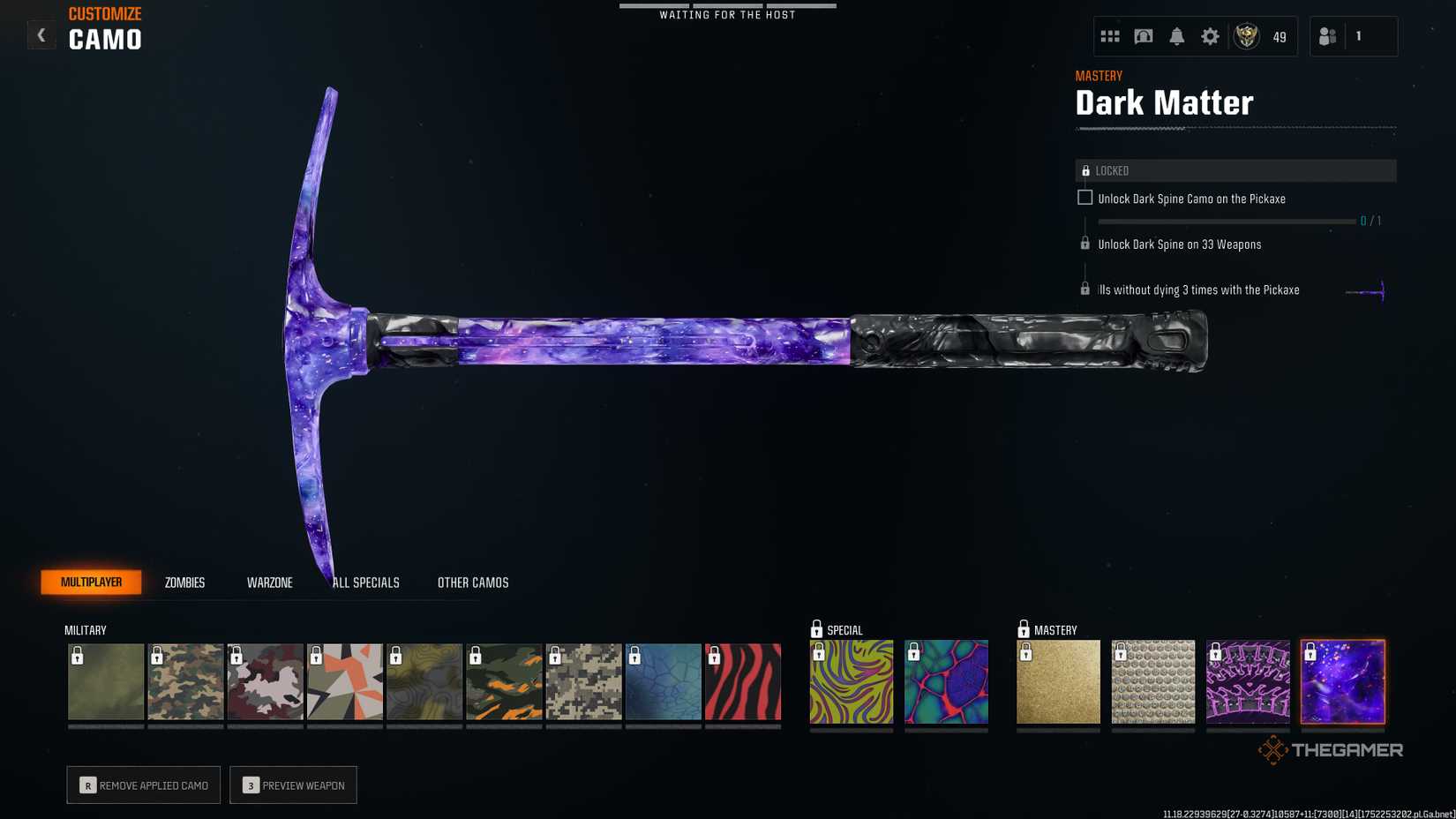Screen dimensions: 1456x819
Task: Open the main menu grid icon
Action: tap(1109, 36)
